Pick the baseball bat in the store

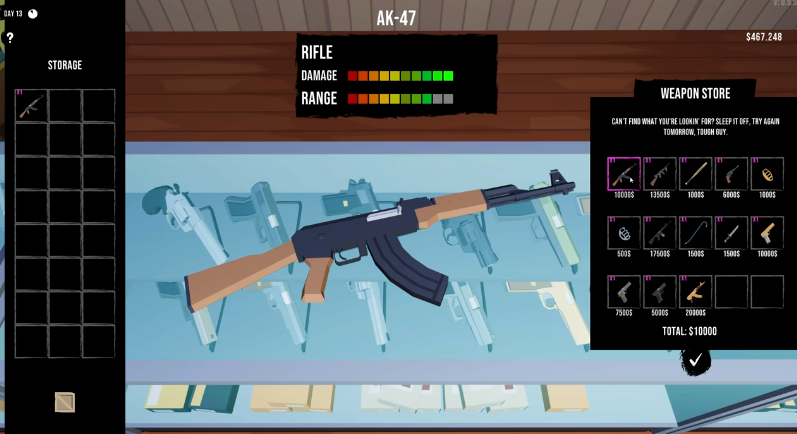(696, 174)
